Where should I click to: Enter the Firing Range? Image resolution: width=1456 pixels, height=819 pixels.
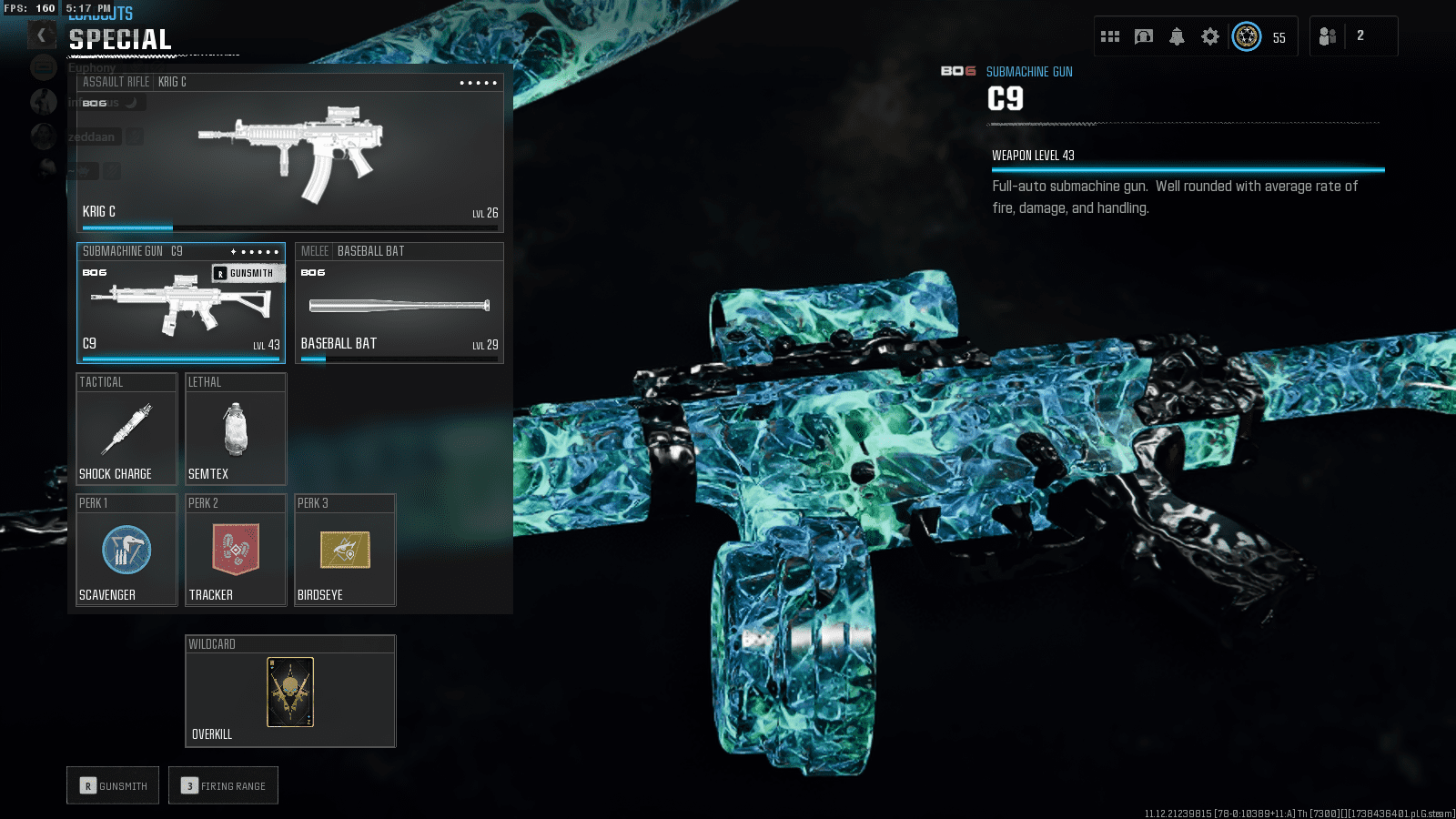click(x=223, y=785)
